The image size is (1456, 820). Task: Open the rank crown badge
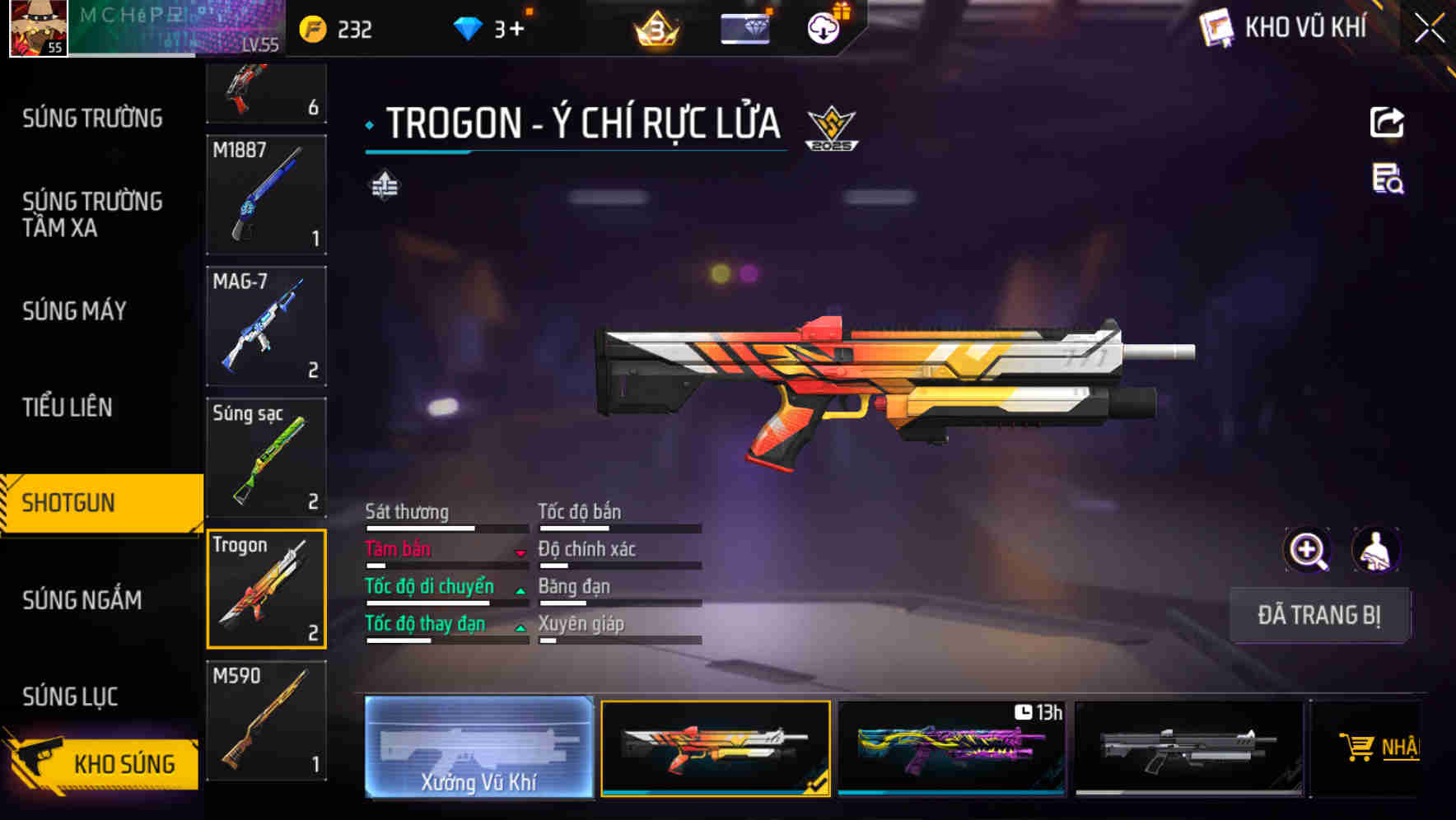(655, 29)
